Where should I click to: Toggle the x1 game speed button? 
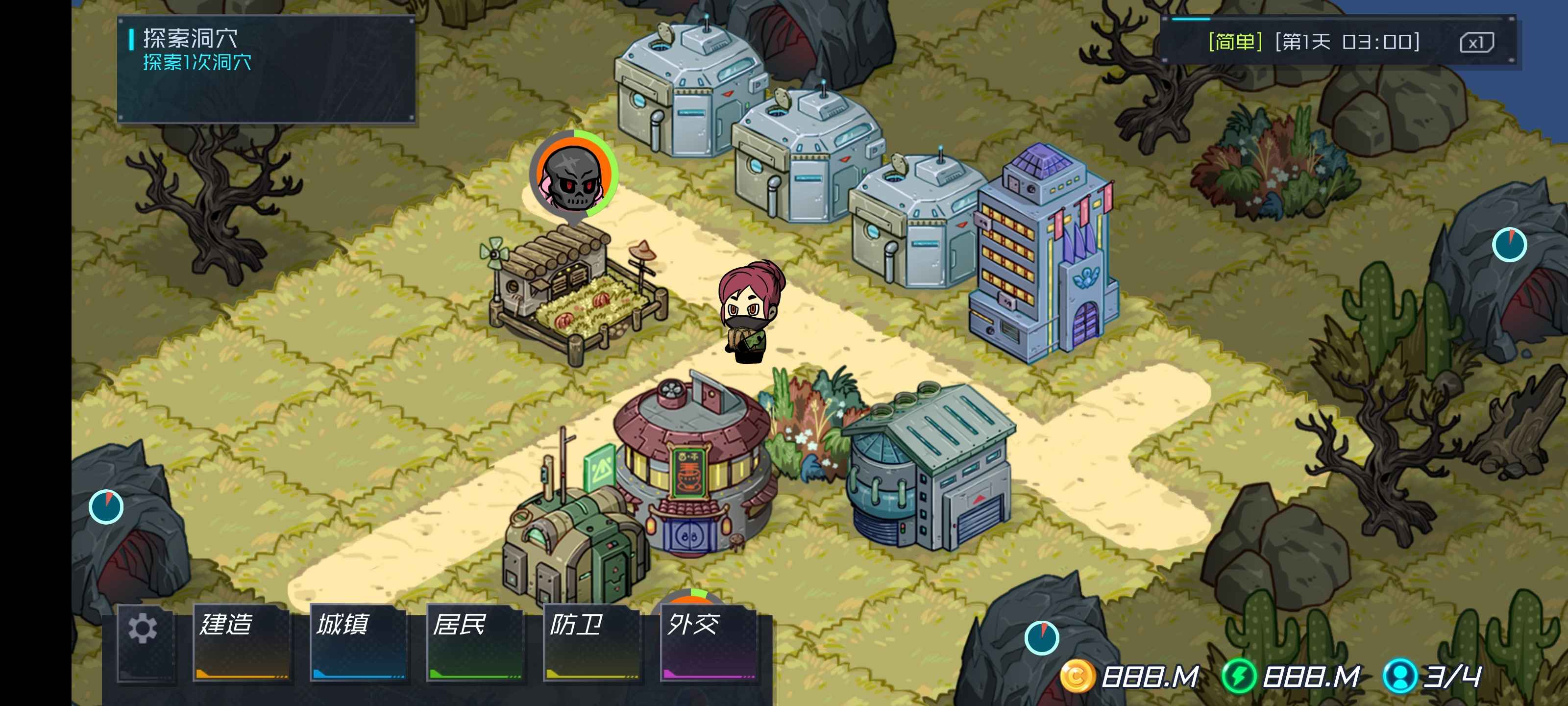click(1476, 43)
